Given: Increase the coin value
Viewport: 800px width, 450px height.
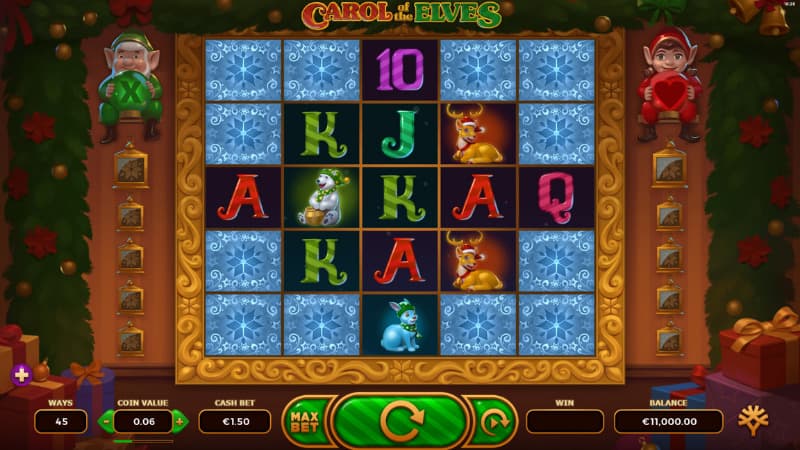Looking at the screenshot, I should pyautogui.click(x=180, y=421).
